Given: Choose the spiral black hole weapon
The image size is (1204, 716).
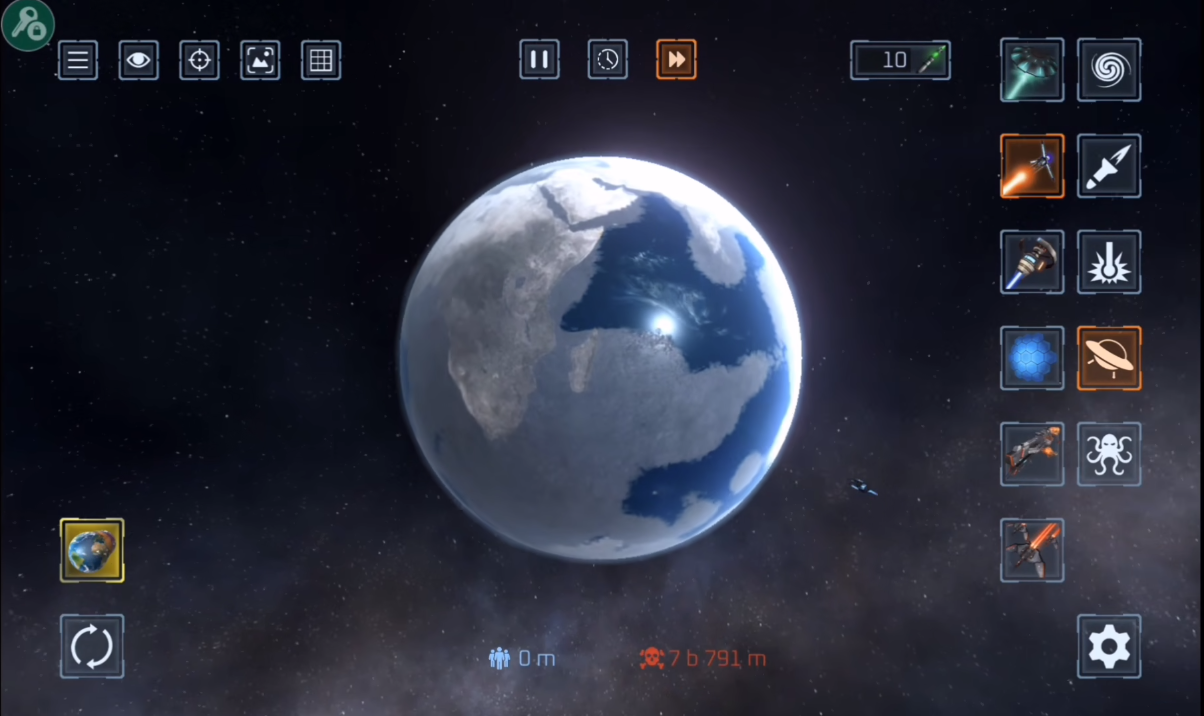Looking at the screenshot, I should coord(1109,70).
